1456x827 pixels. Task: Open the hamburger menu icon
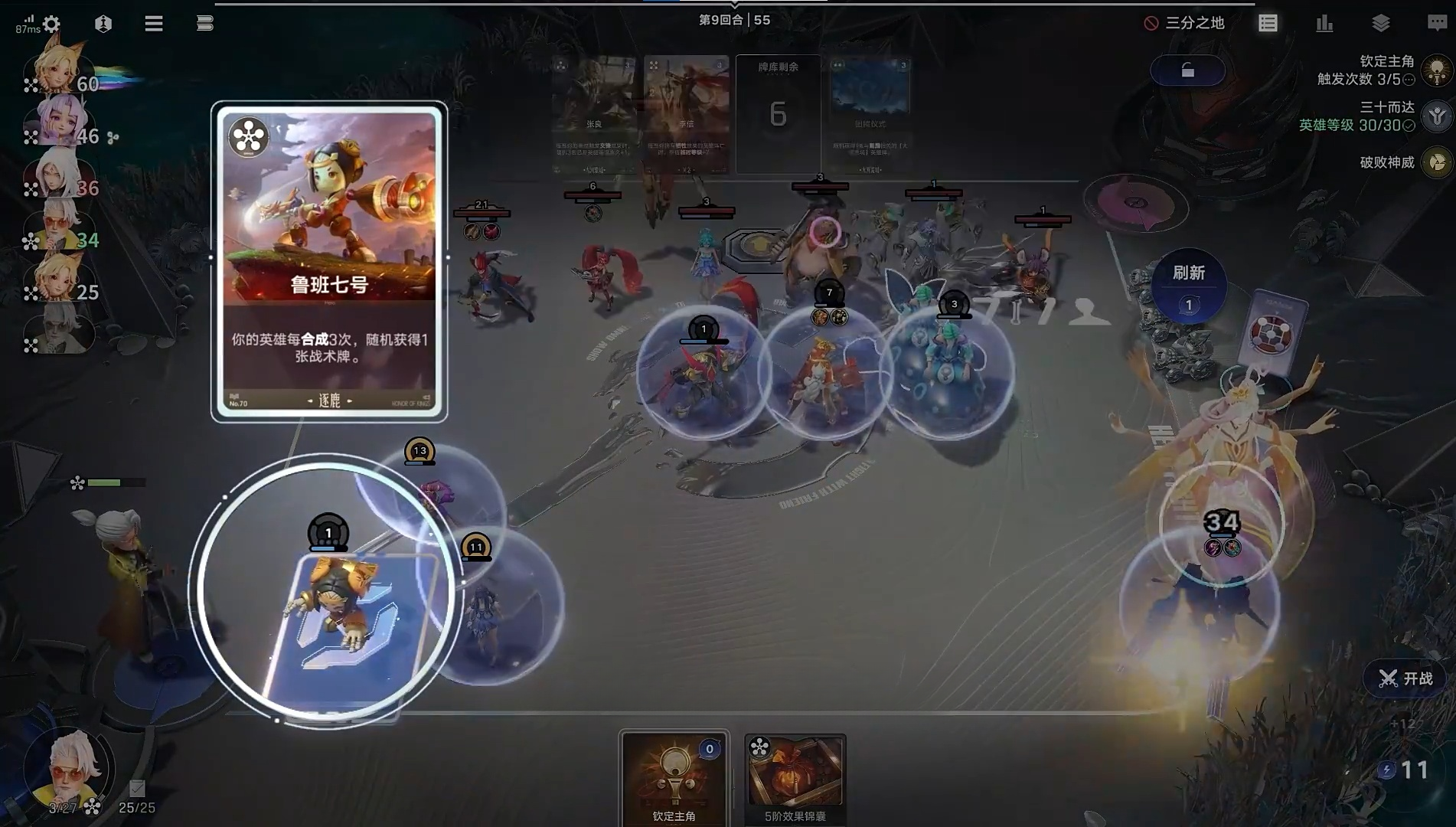click(x=154, y=24)
